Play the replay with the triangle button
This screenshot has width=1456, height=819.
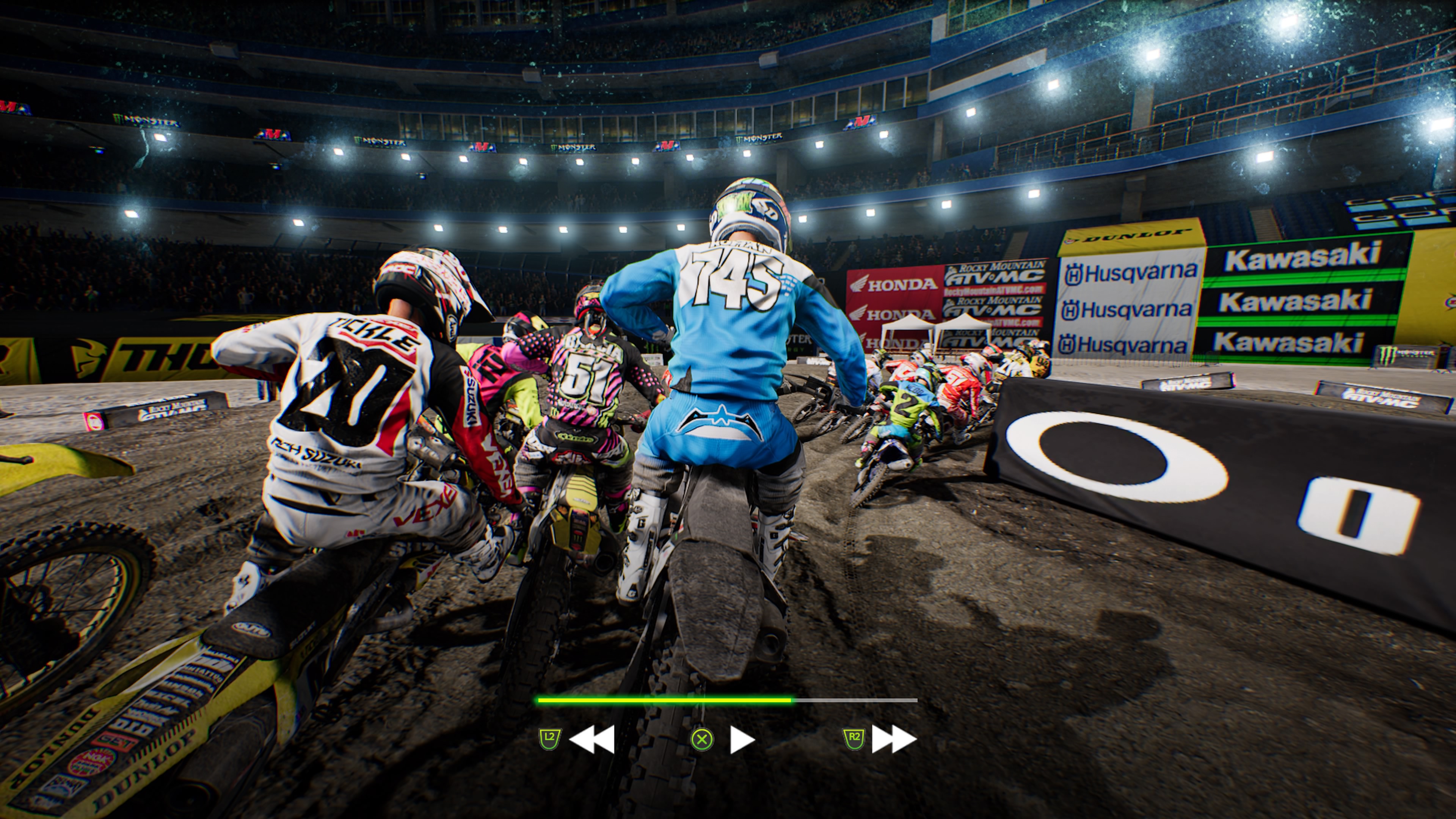pos(741,739)
